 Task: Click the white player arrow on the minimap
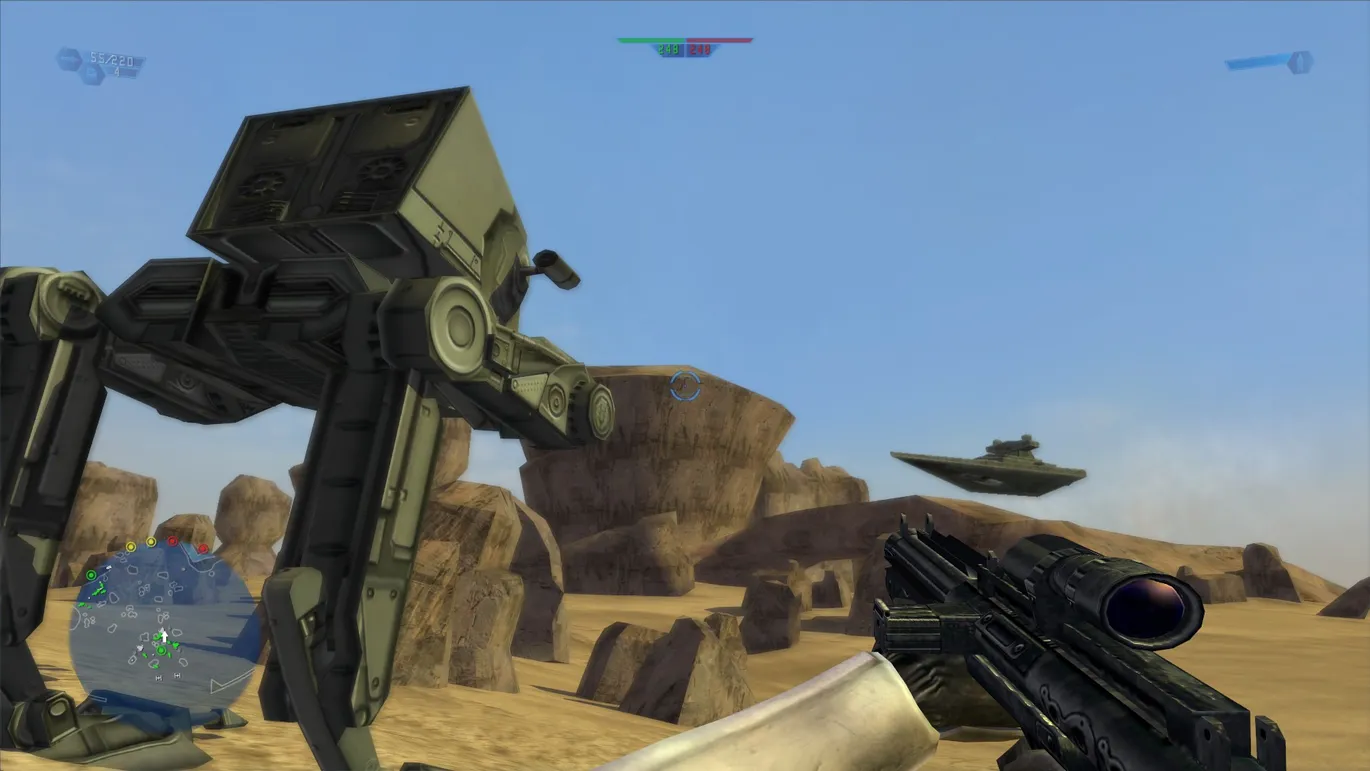164,634
